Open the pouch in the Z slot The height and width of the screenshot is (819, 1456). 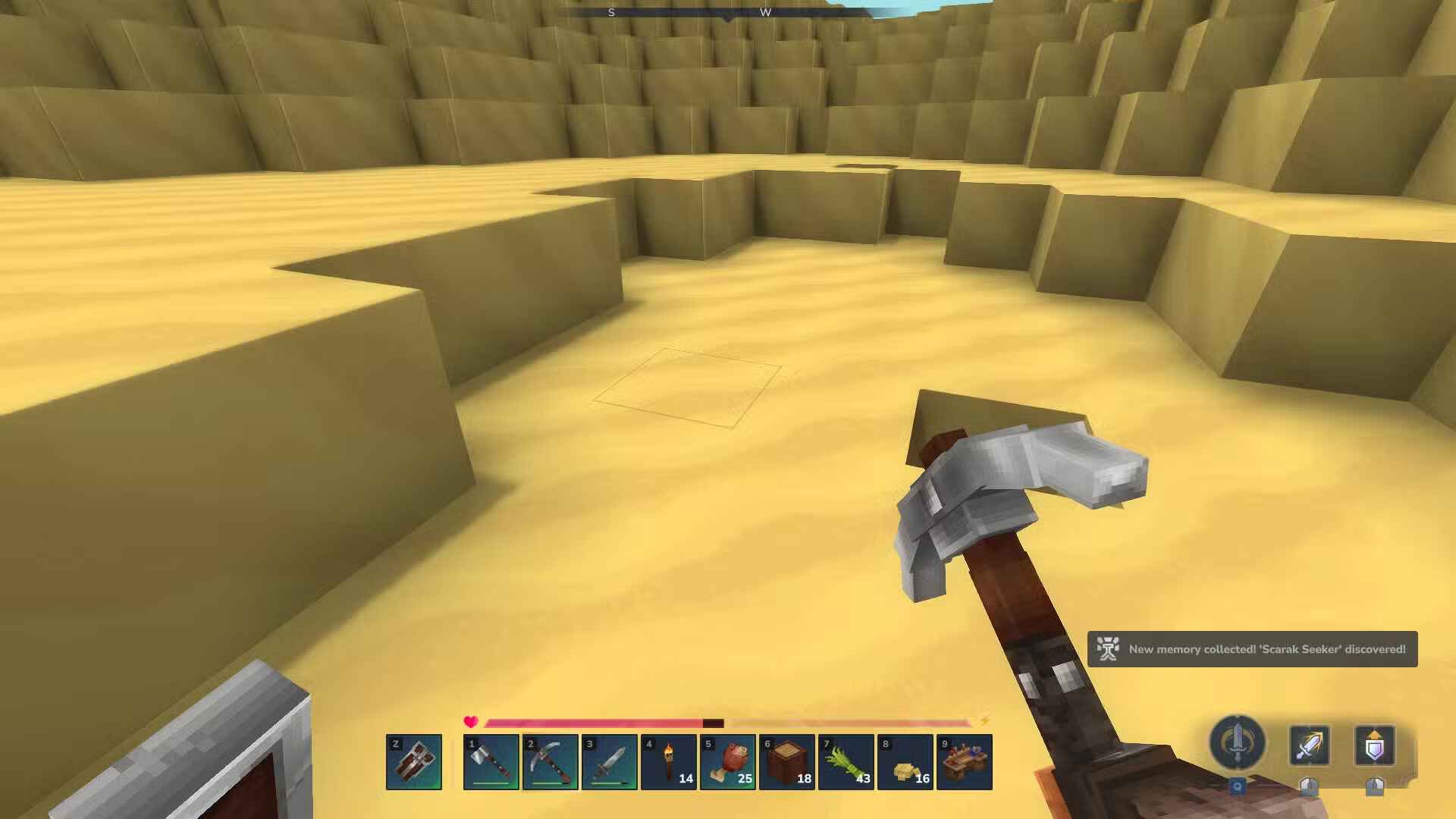click(x=413, y=762)
